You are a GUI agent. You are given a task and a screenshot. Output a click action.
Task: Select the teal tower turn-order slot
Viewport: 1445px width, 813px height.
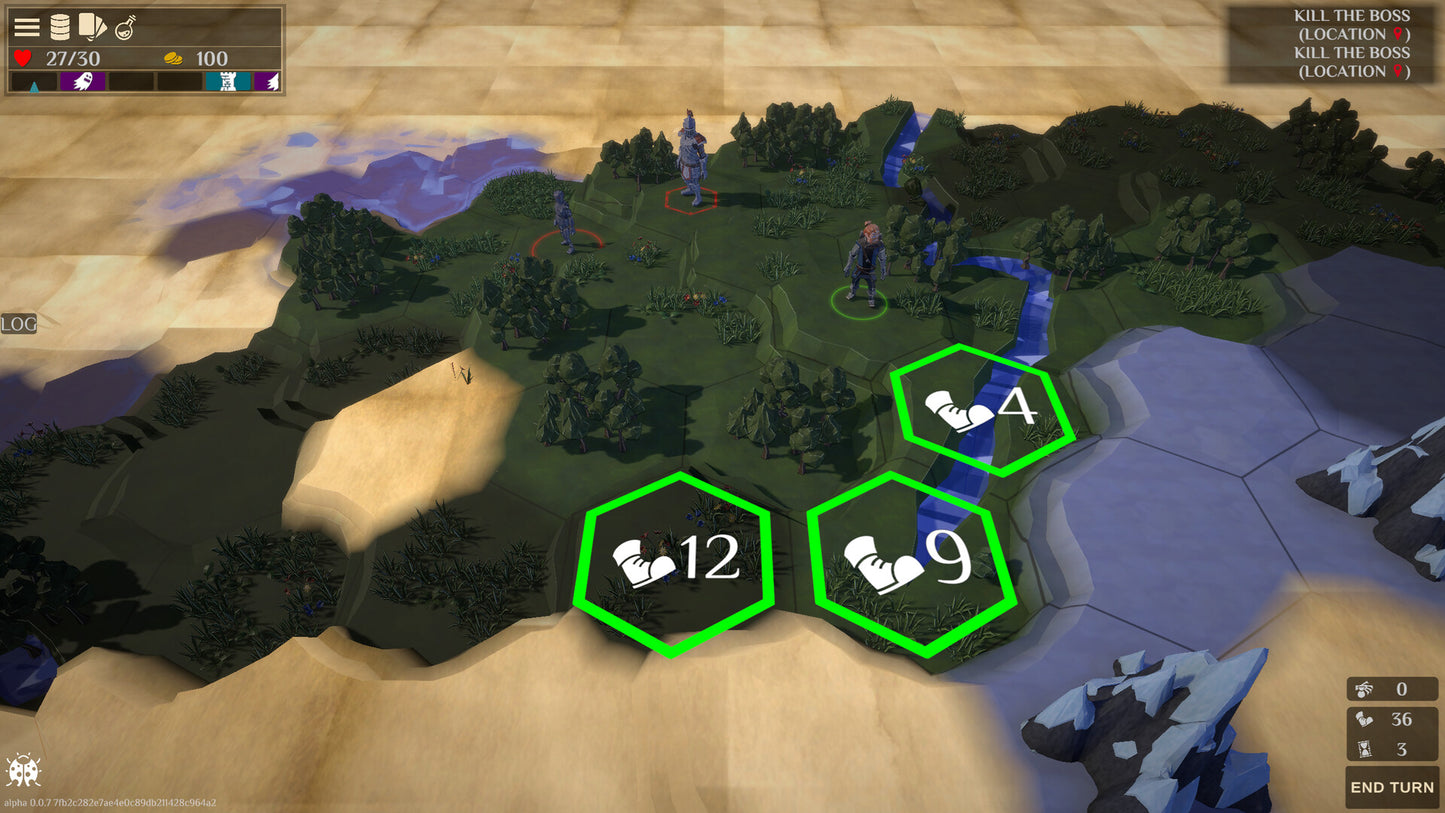tap(228, 82)
